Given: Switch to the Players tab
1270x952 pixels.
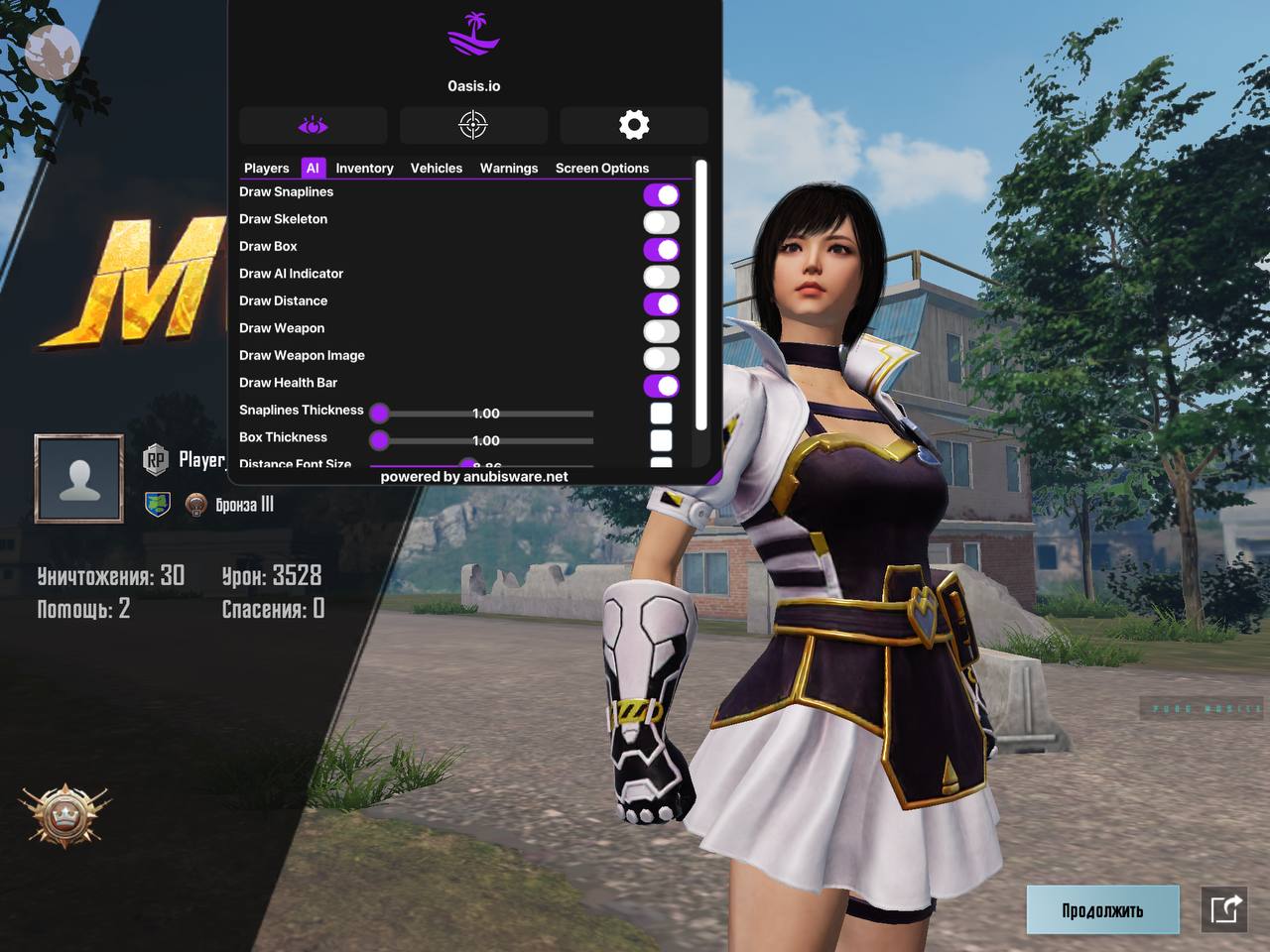Looking at the screenshot, I should [x=266, y=169].
